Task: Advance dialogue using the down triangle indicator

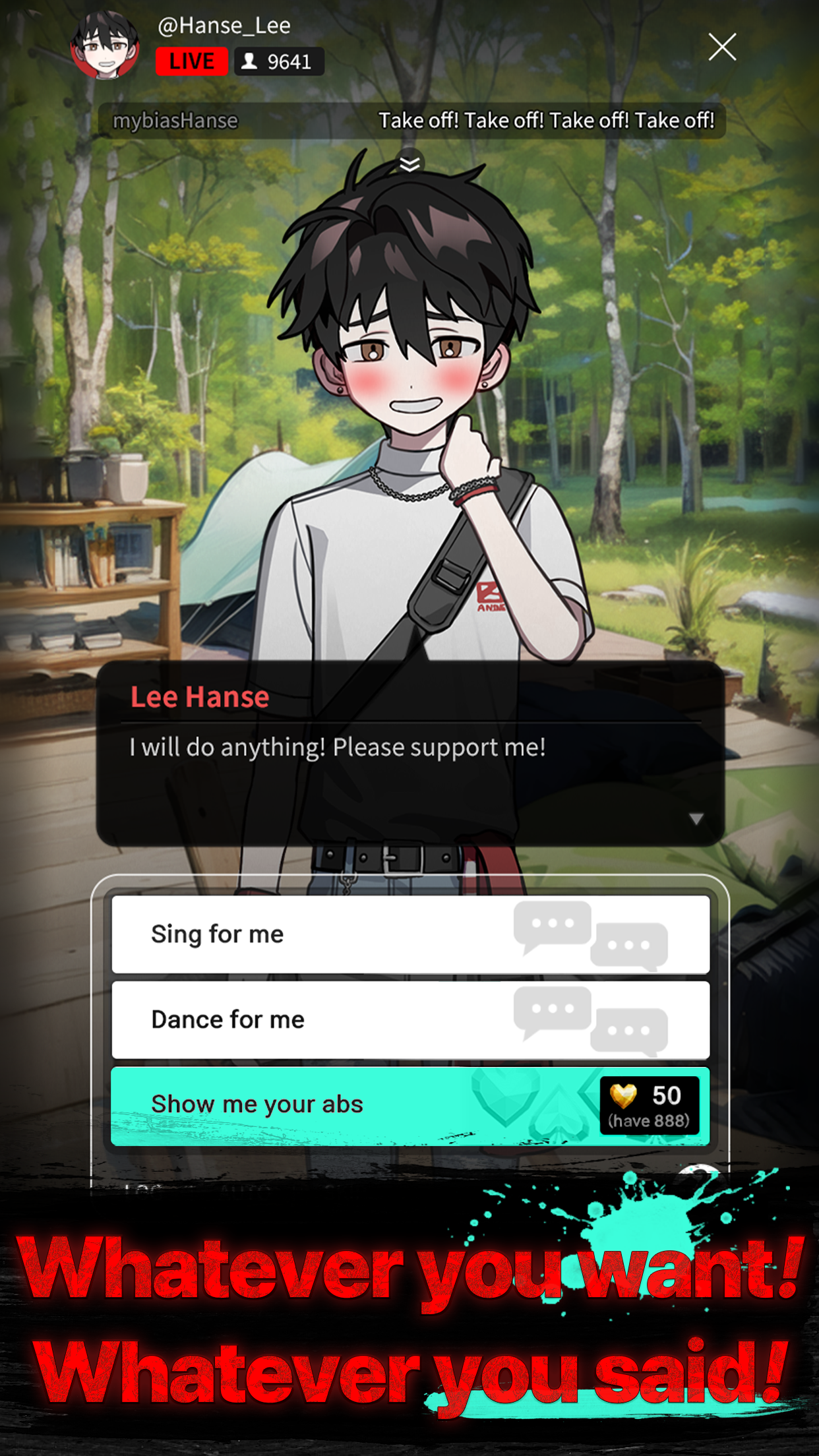Action: (x=696, y=819)
